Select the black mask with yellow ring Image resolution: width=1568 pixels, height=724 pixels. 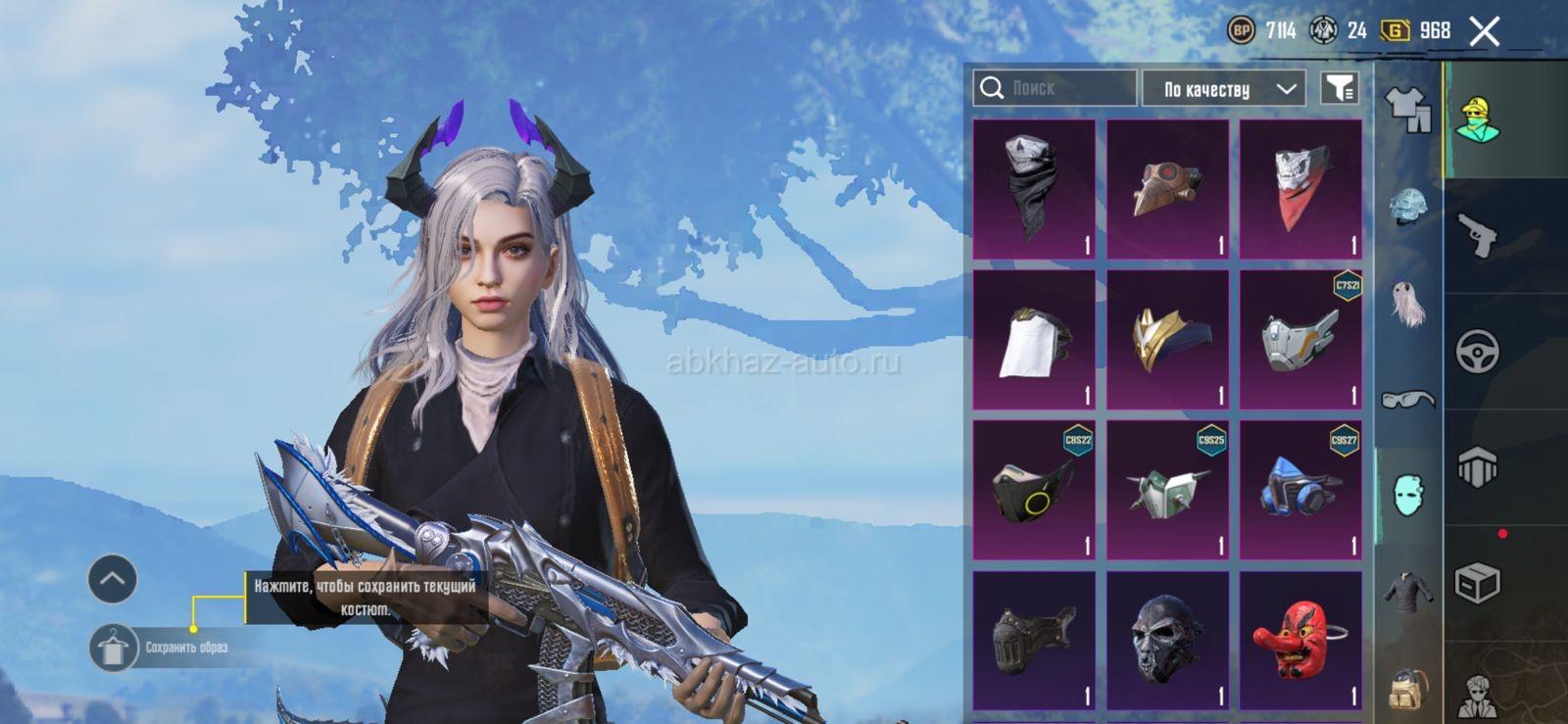point(1033,490)
